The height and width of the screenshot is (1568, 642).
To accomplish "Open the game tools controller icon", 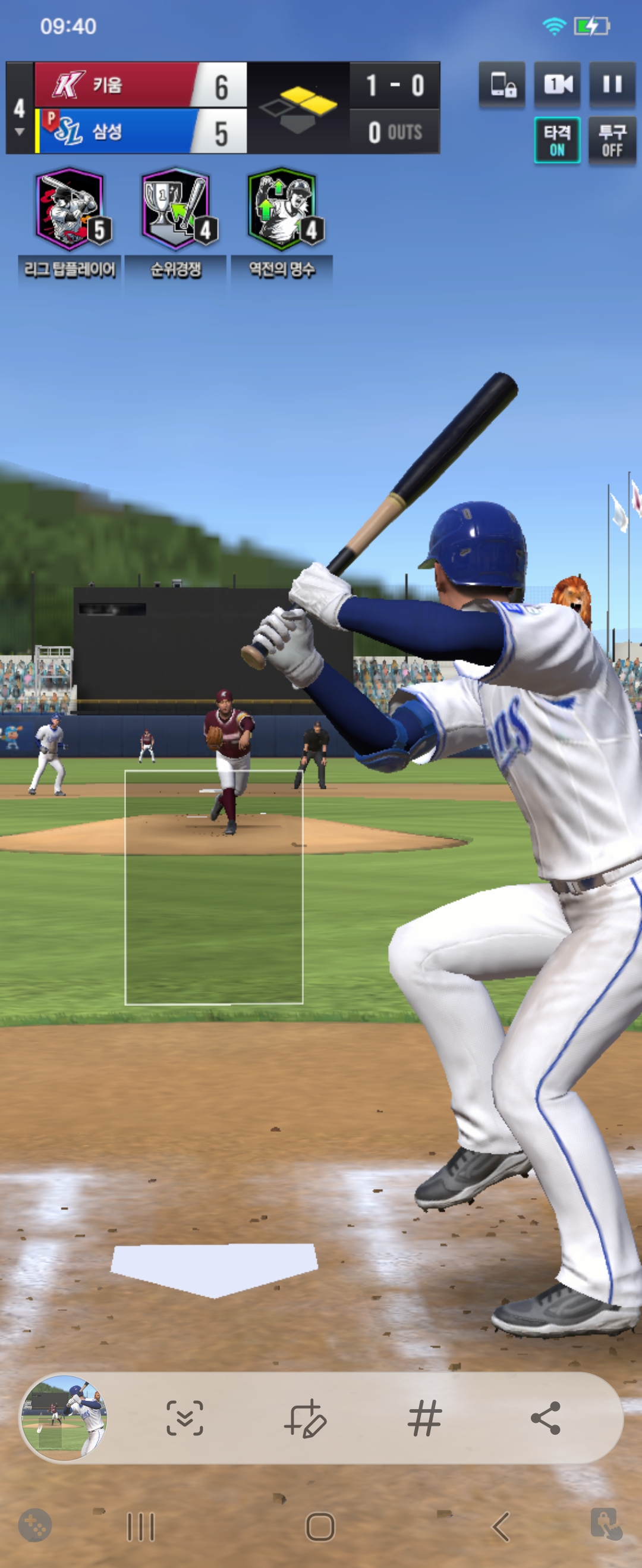I will click(35, 1525).
